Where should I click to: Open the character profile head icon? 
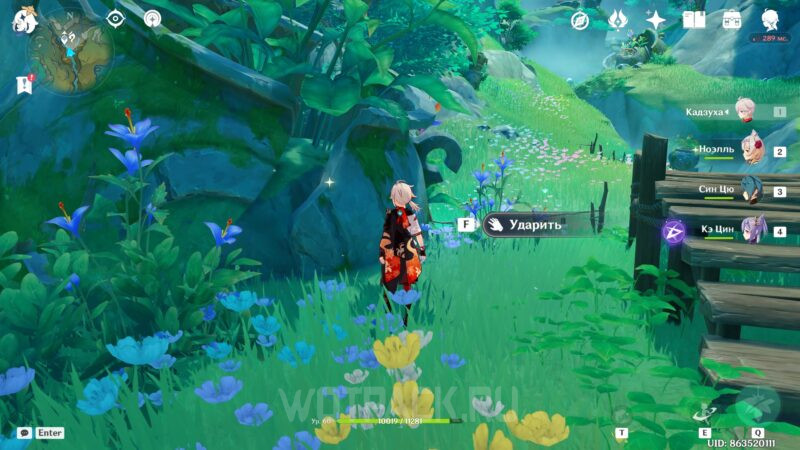click(771, 20)
